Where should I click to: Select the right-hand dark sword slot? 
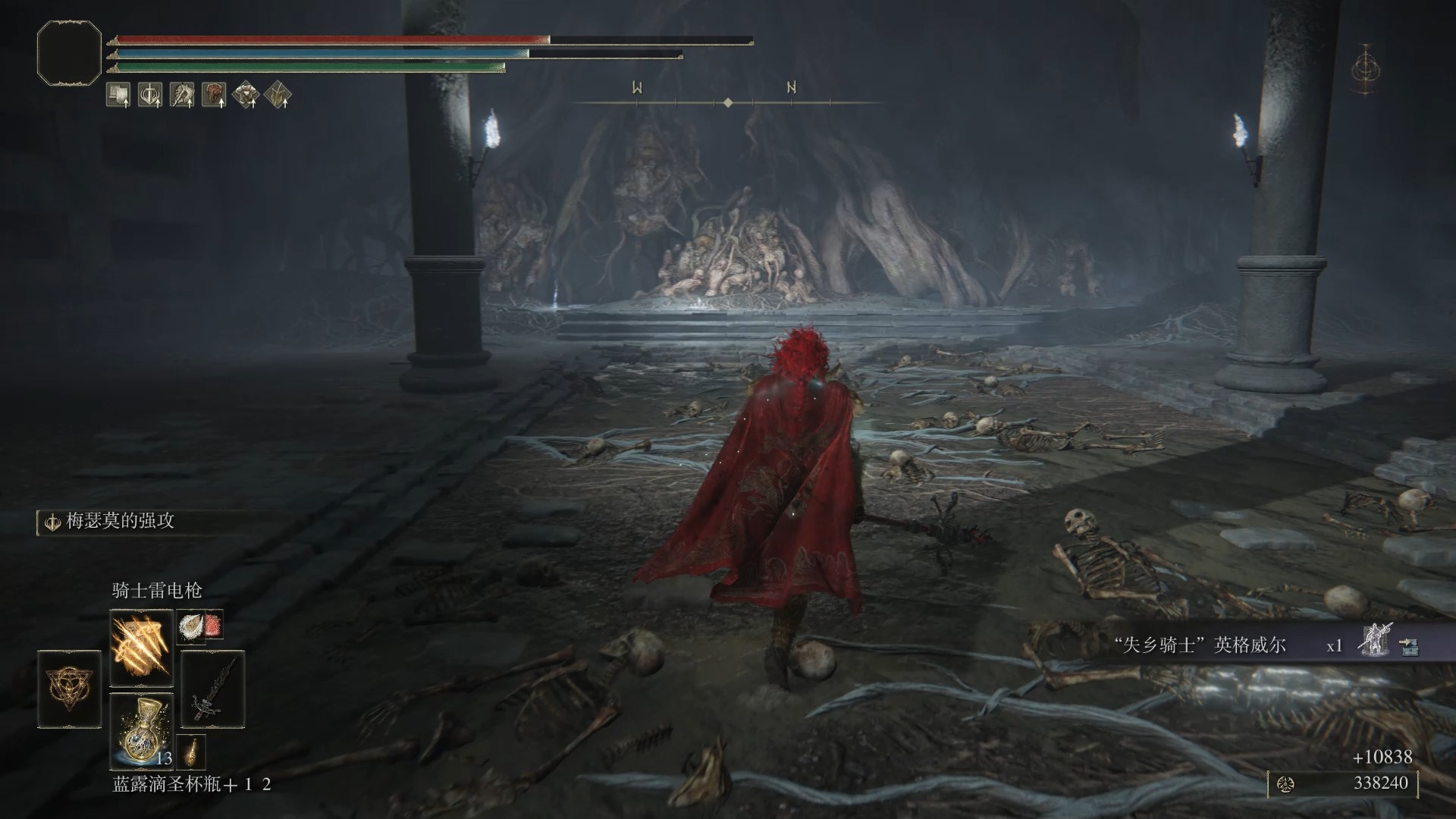[x=212, y=689]
